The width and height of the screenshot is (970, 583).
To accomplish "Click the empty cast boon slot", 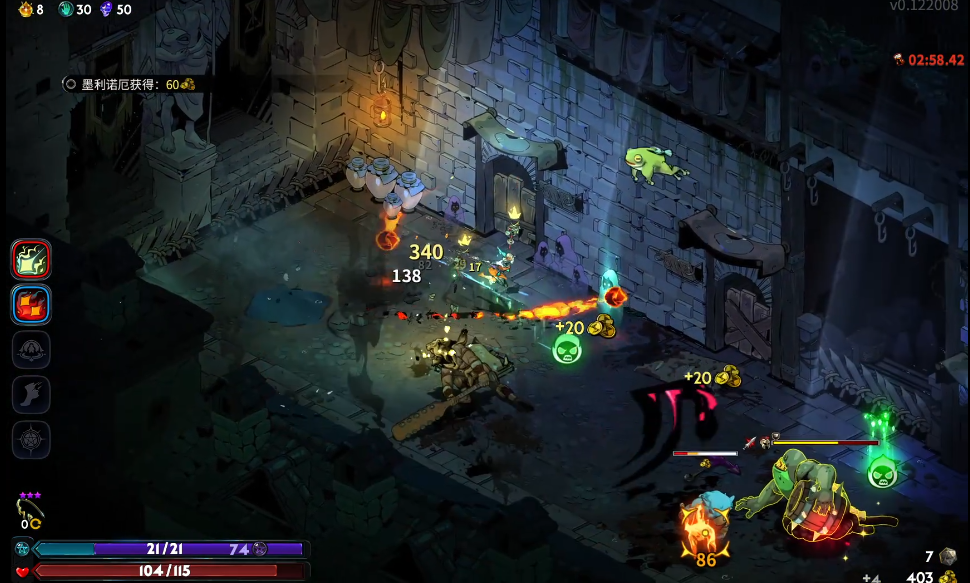I will pyautogui.click(x=31, y=349).
